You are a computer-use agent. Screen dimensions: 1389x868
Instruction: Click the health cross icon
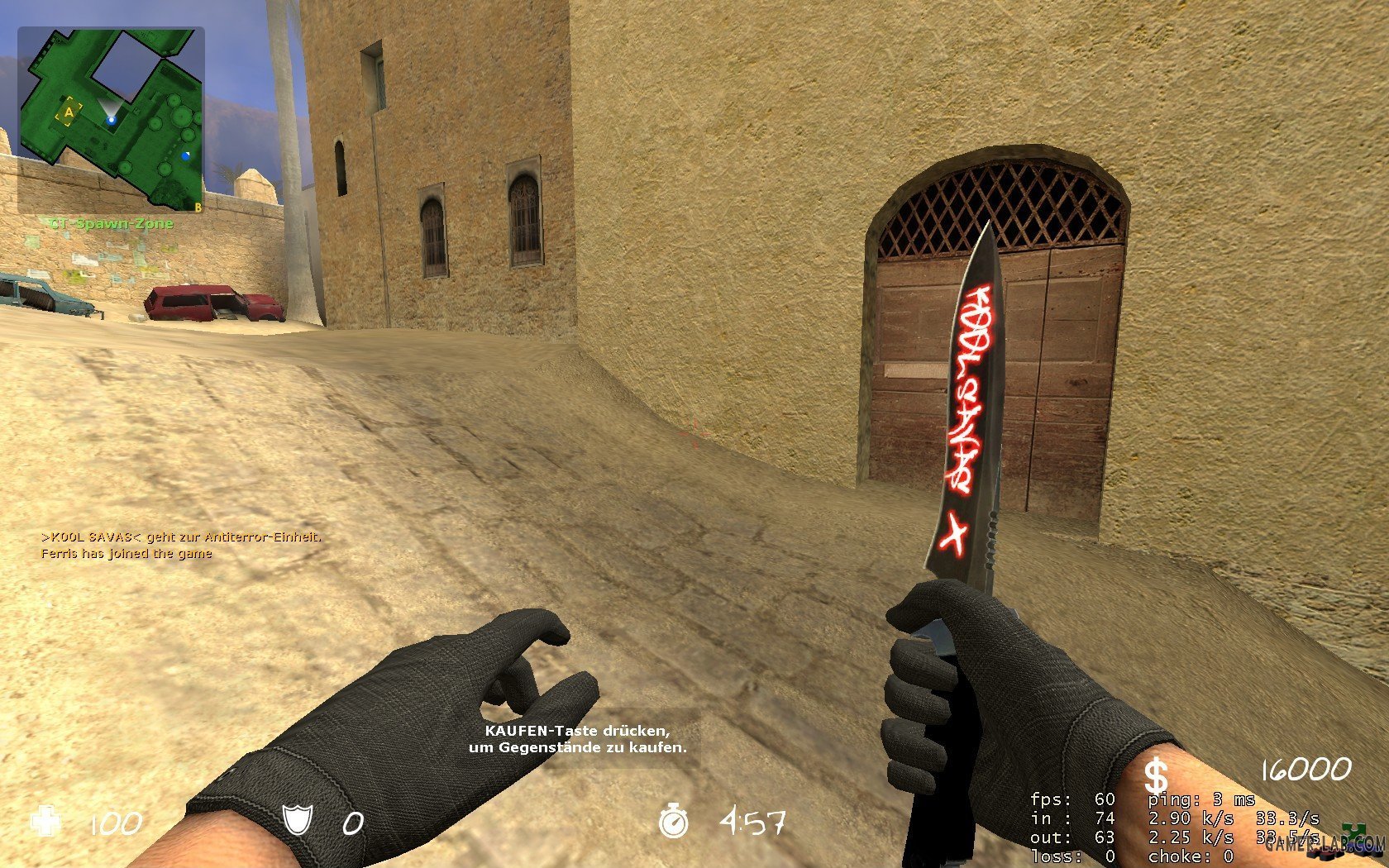click(45, 822)
